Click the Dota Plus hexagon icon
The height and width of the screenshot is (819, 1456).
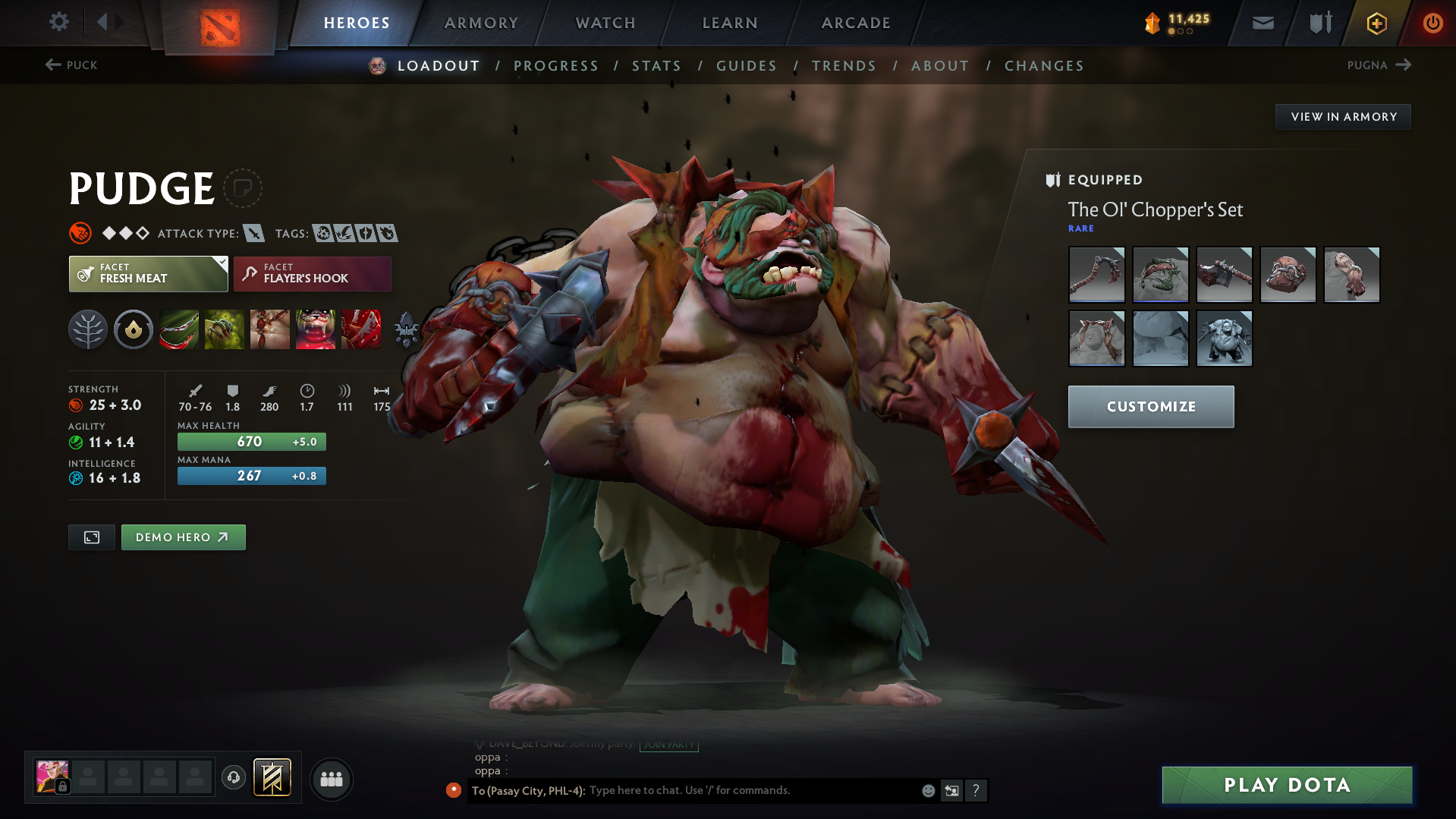click(x=1376, y=23)
